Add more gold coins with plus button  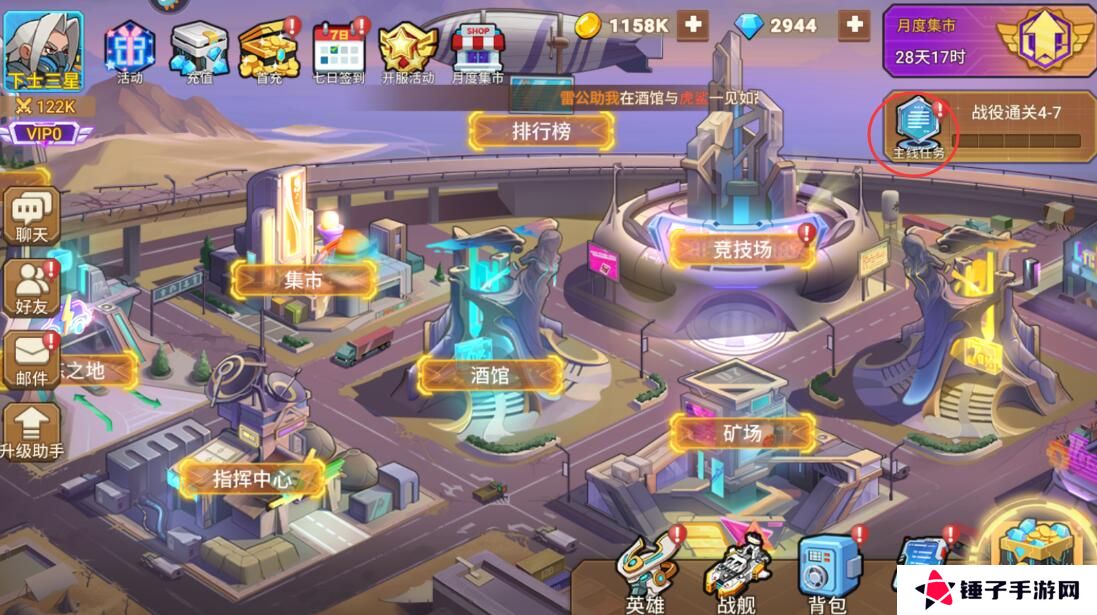(692, 25)
